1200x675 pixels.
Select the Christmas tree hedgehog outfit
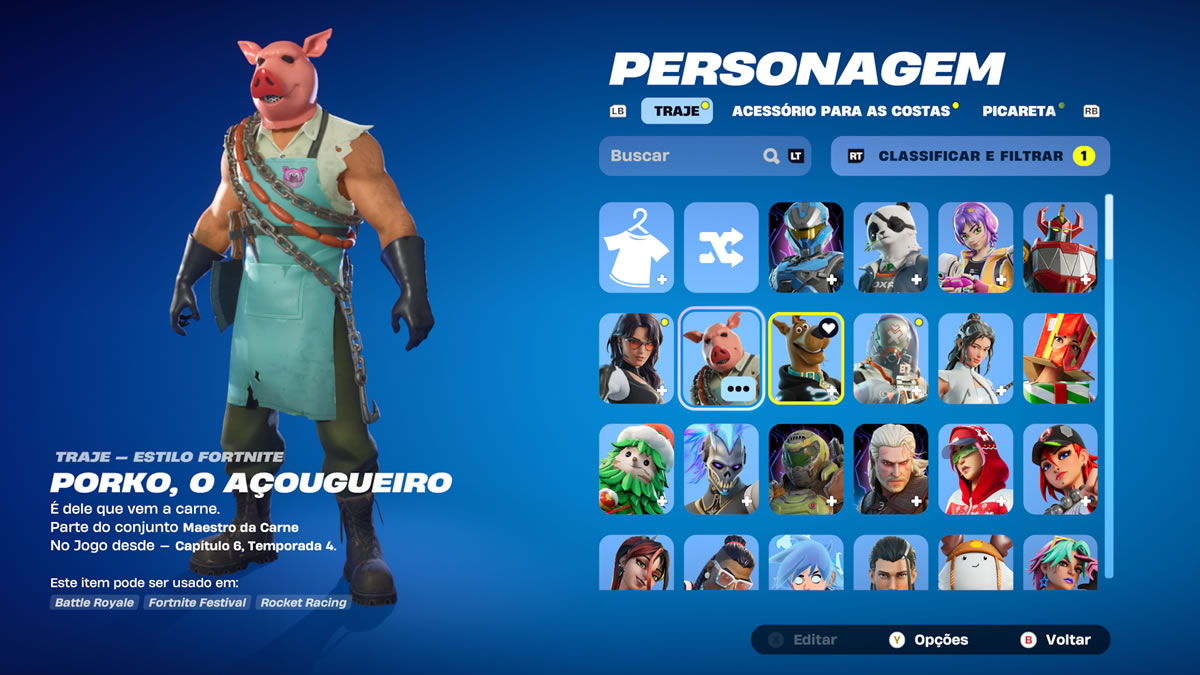tap(636, 469)
